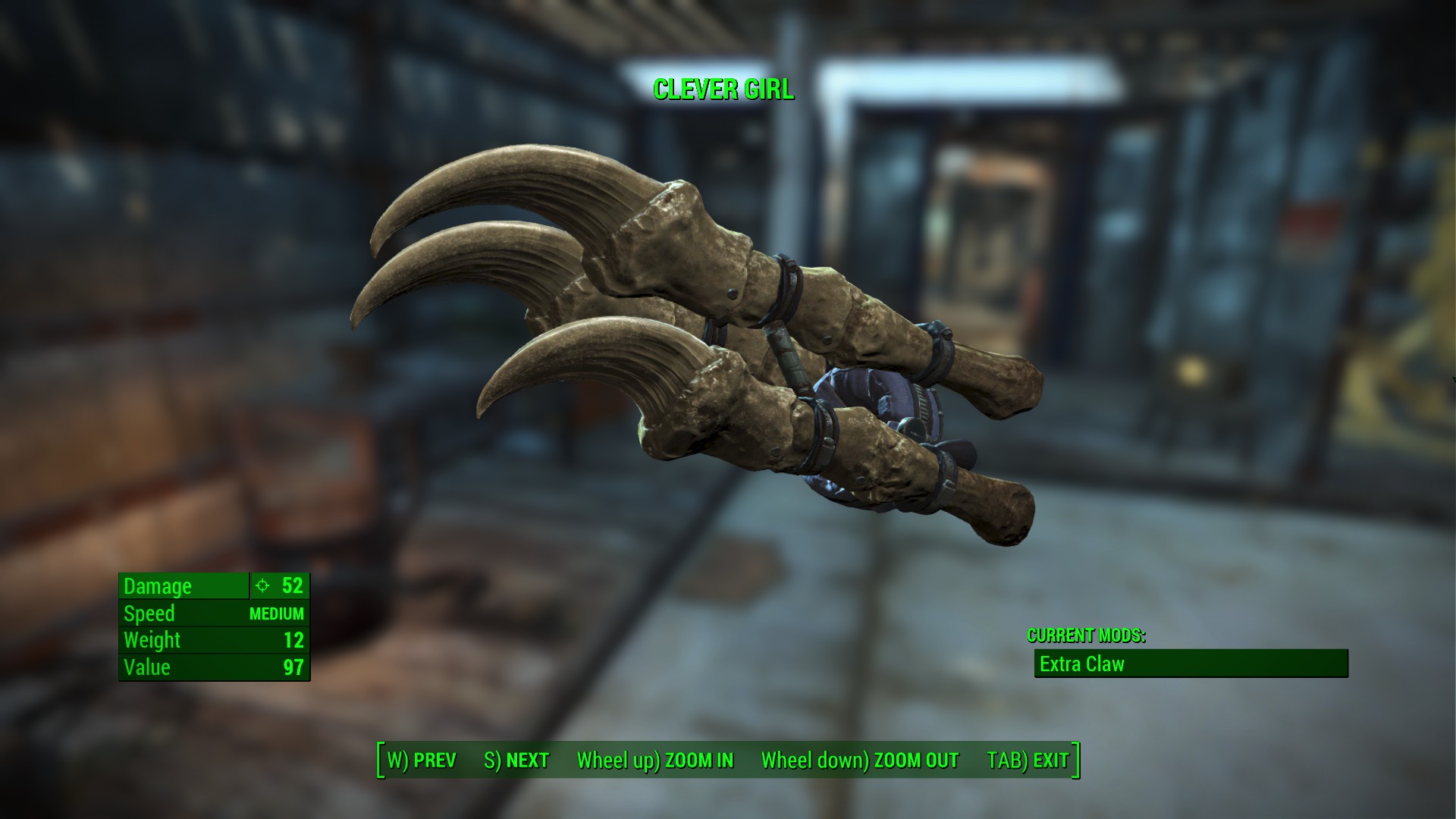Exit the item inspect view
The image size is (1456, 819).
pos(1028,761)
